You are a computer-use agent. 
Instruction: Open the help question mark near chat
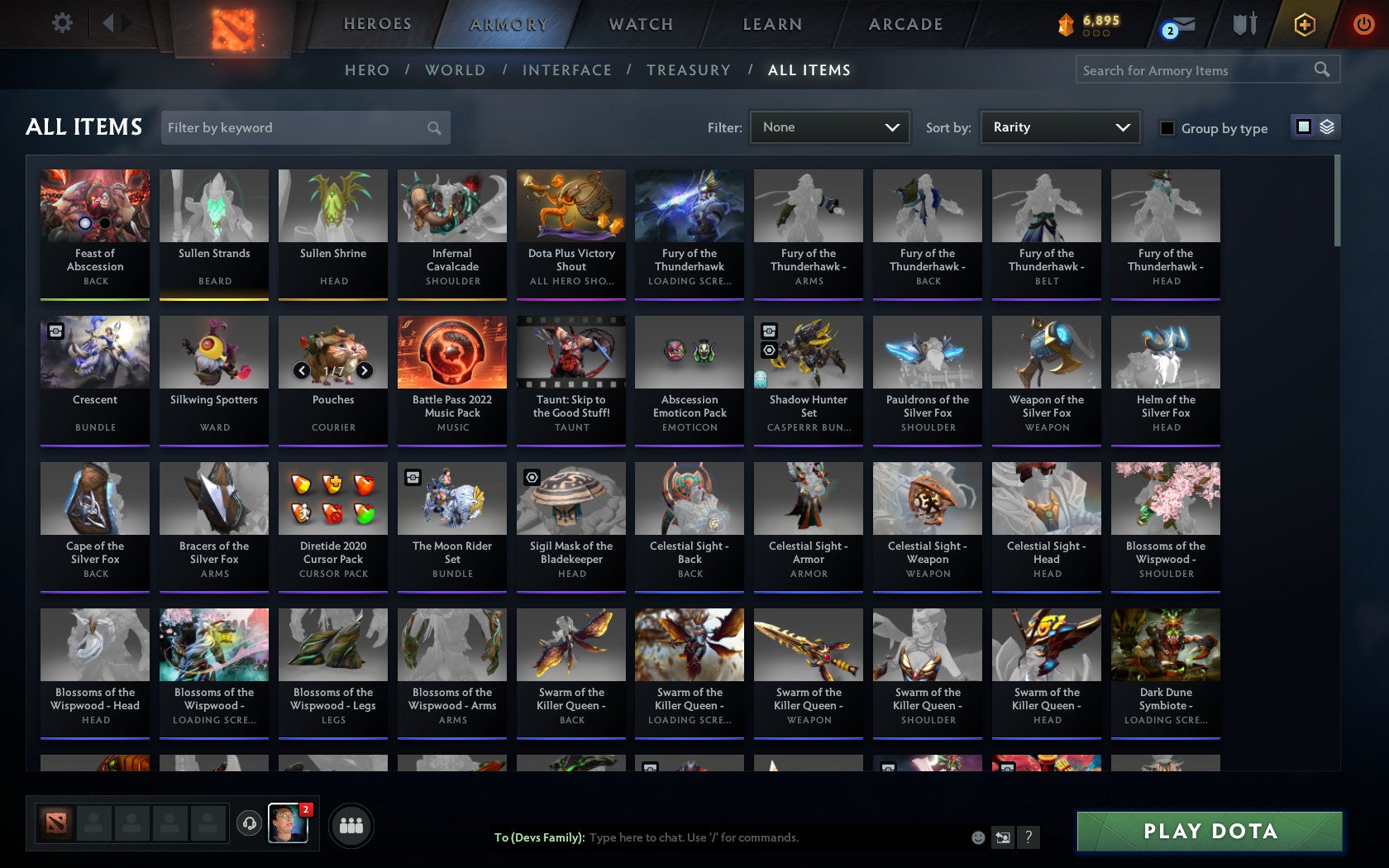click(x=1028, y=837)
